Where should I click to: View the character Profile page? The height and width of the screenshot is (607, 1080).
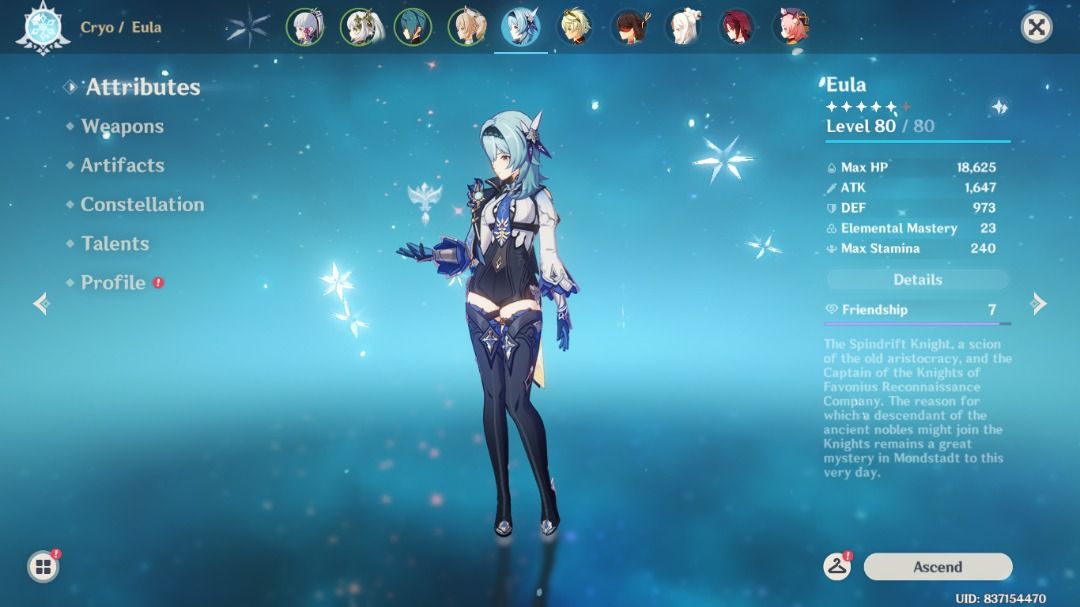coord(113,283)
